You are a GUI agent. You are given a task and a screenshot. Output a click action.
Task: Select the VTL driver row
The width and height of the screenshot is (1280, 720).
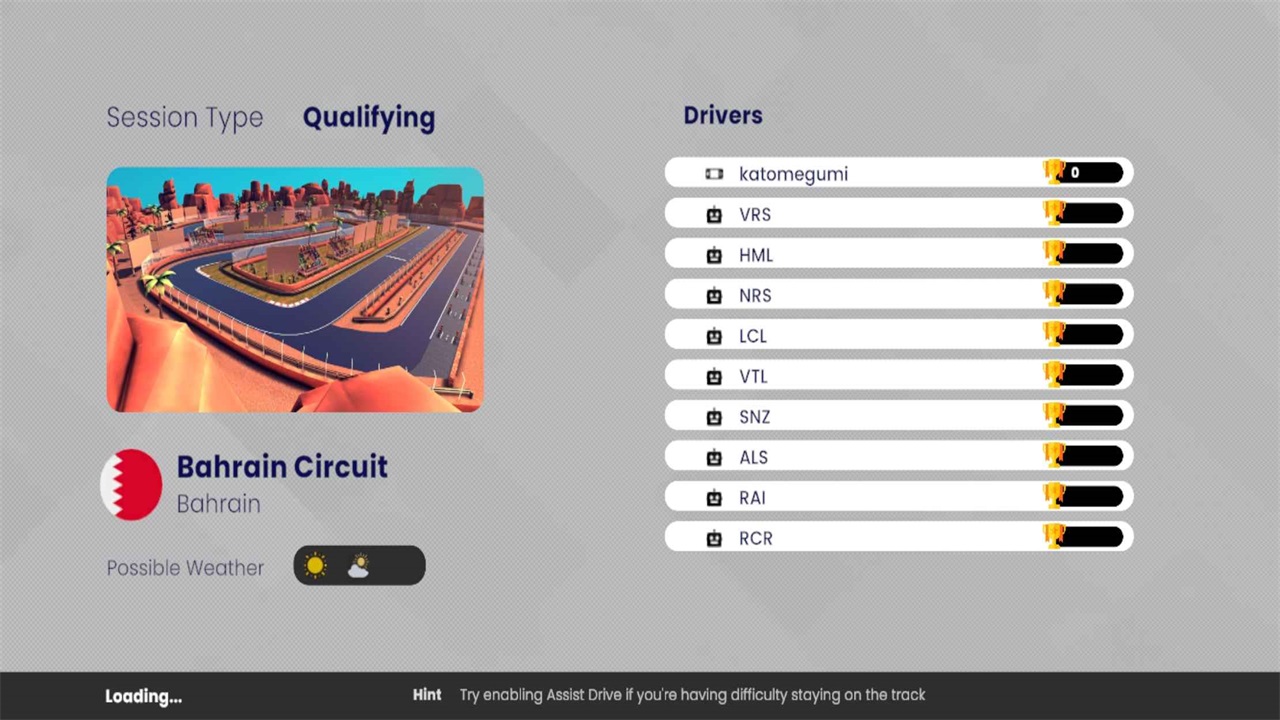pyautogui.click(x=898, y=376)
